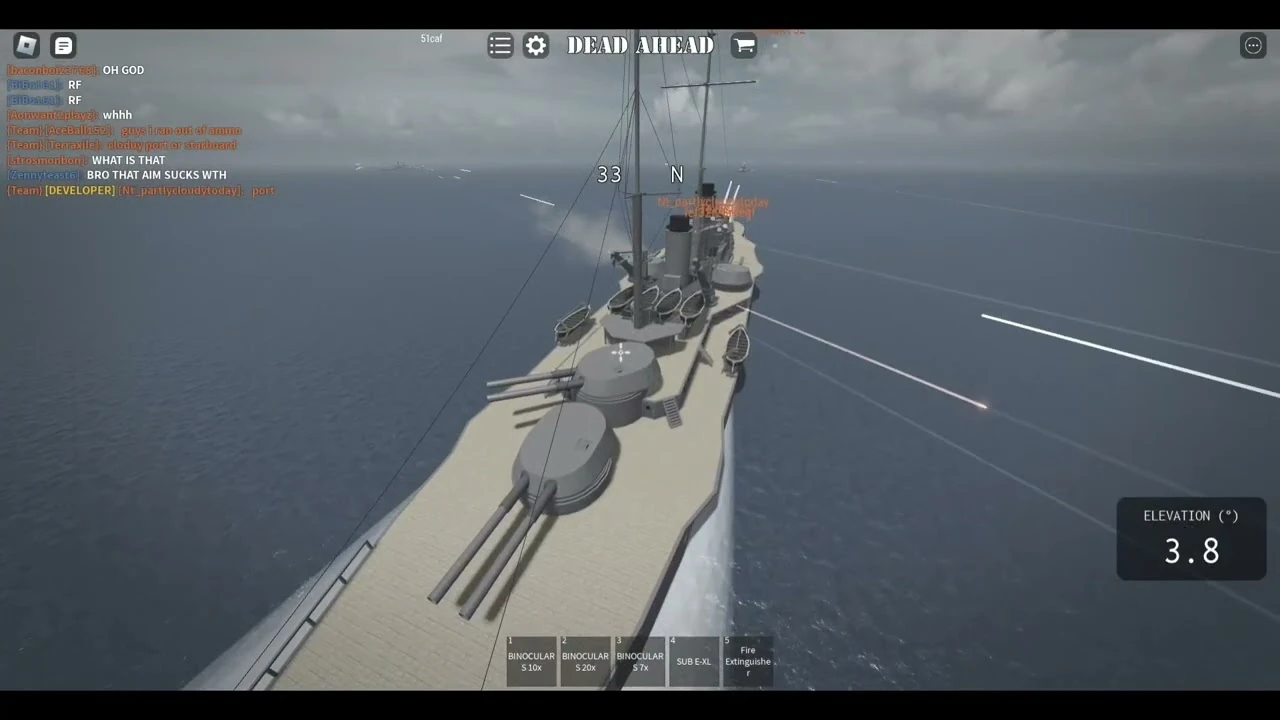Equip the BINOCULARS 7x from slot 3
This screenshot has height=720, width=1280.
pyautogui.click(x=639, y=660)
